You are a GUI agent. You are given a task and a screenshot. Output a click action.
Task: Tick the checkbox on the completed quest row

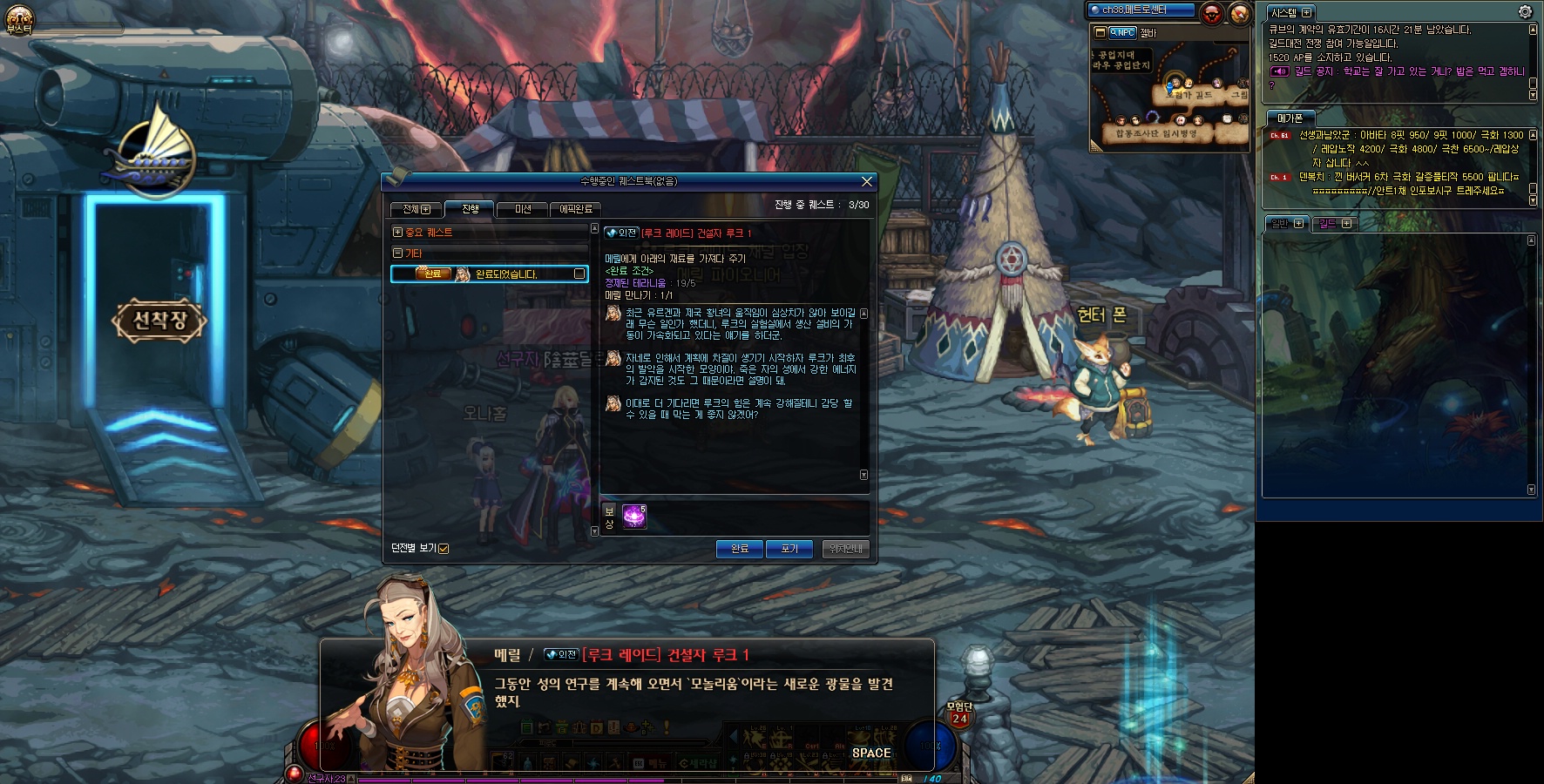coord(579,274)
